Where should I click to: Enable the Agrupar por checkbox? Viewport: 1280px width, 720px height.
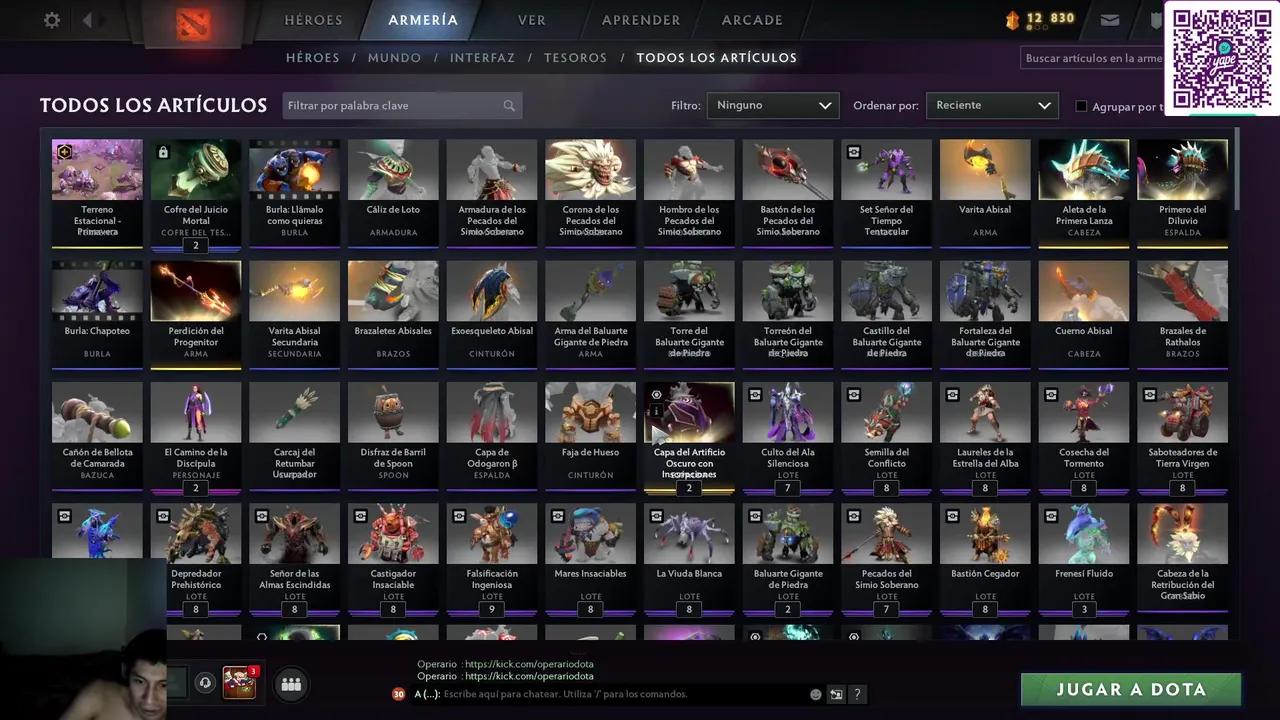pyautogui.click(x=1081, y=106)
